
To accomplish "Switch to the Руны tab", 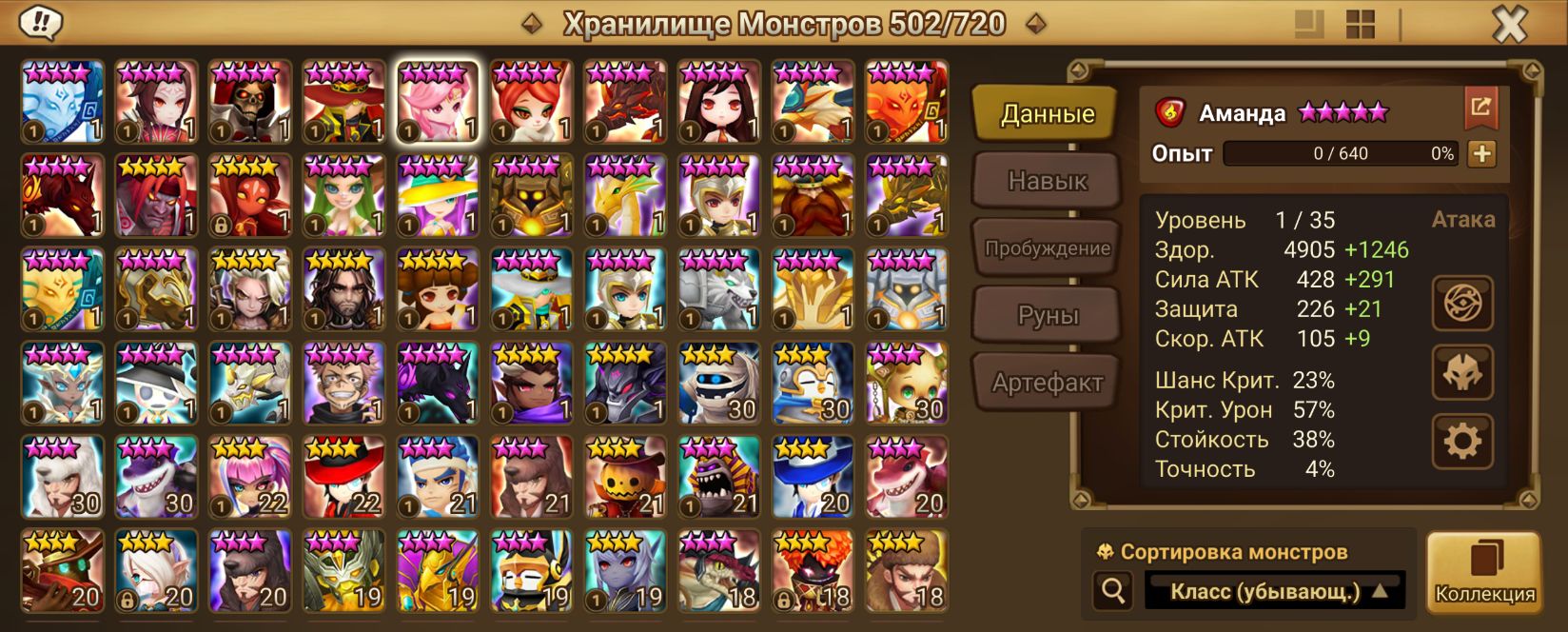I will pos(1047,316).
